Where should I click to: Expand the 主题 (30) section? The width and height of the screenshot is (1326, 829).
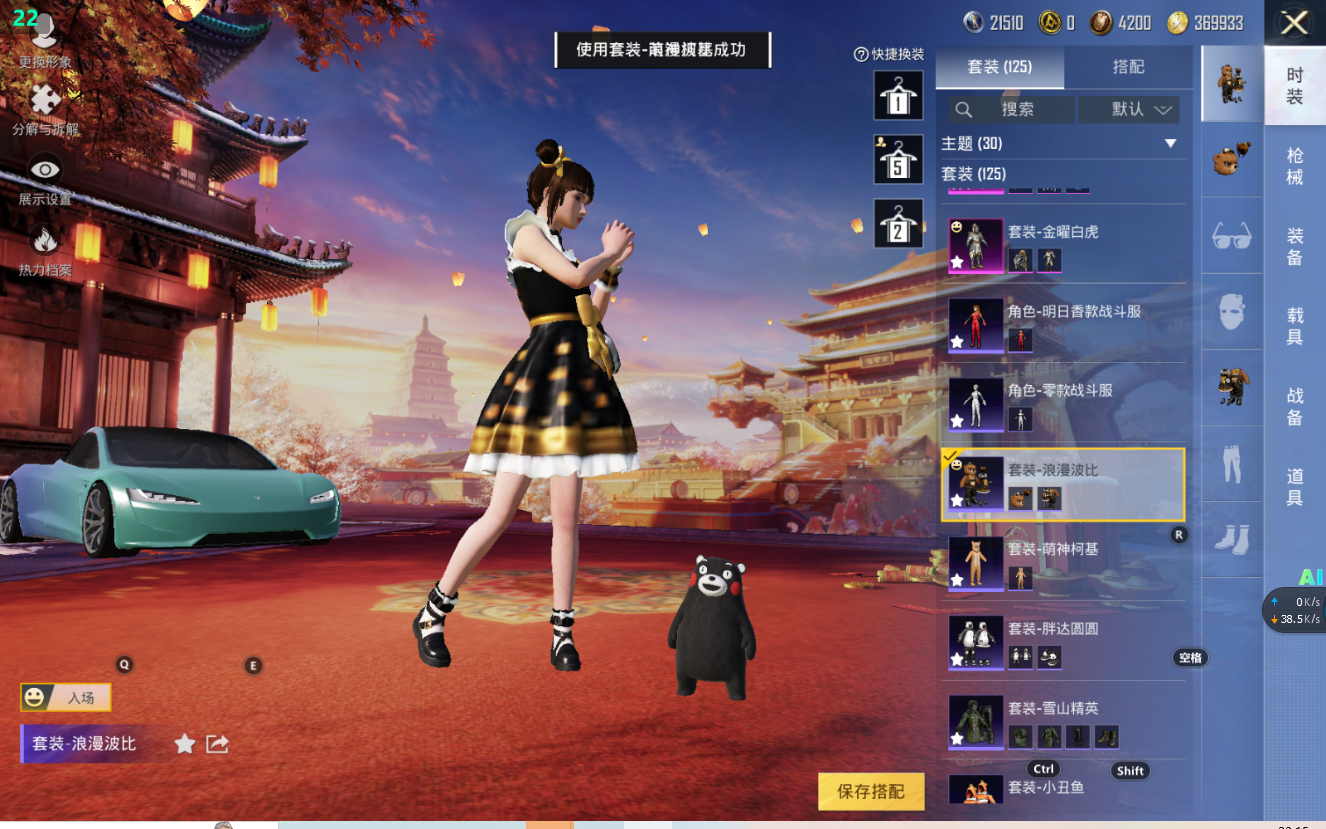pos(1170,144)
